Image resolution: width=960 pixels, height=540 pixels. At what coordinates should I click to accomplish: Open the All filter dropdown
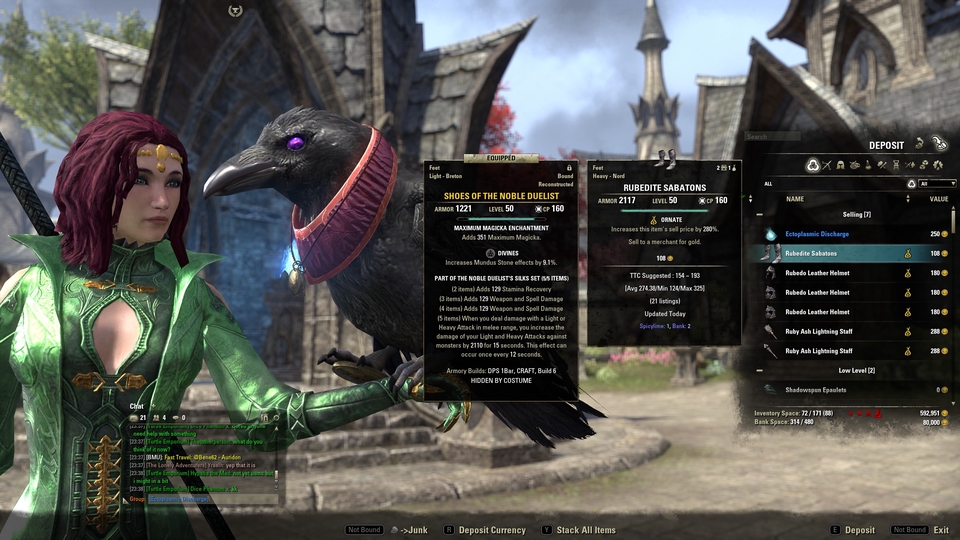935,184
